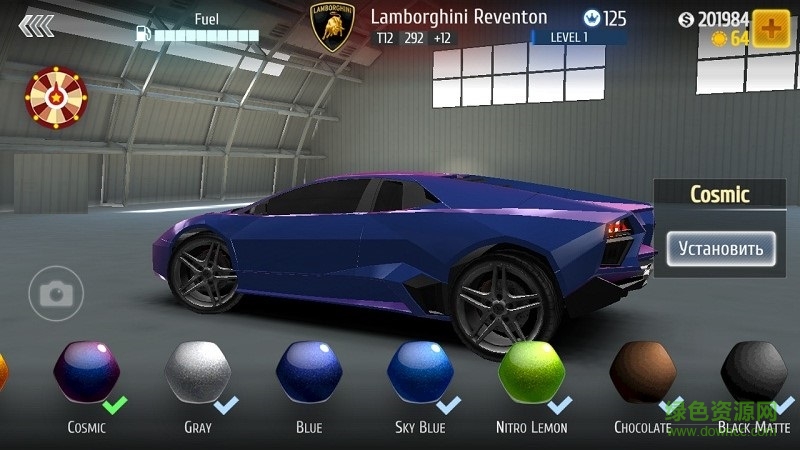Add currency with the plus button
Image resolution: width=800 pixels, height=450 pixels.
pos(771,29)
